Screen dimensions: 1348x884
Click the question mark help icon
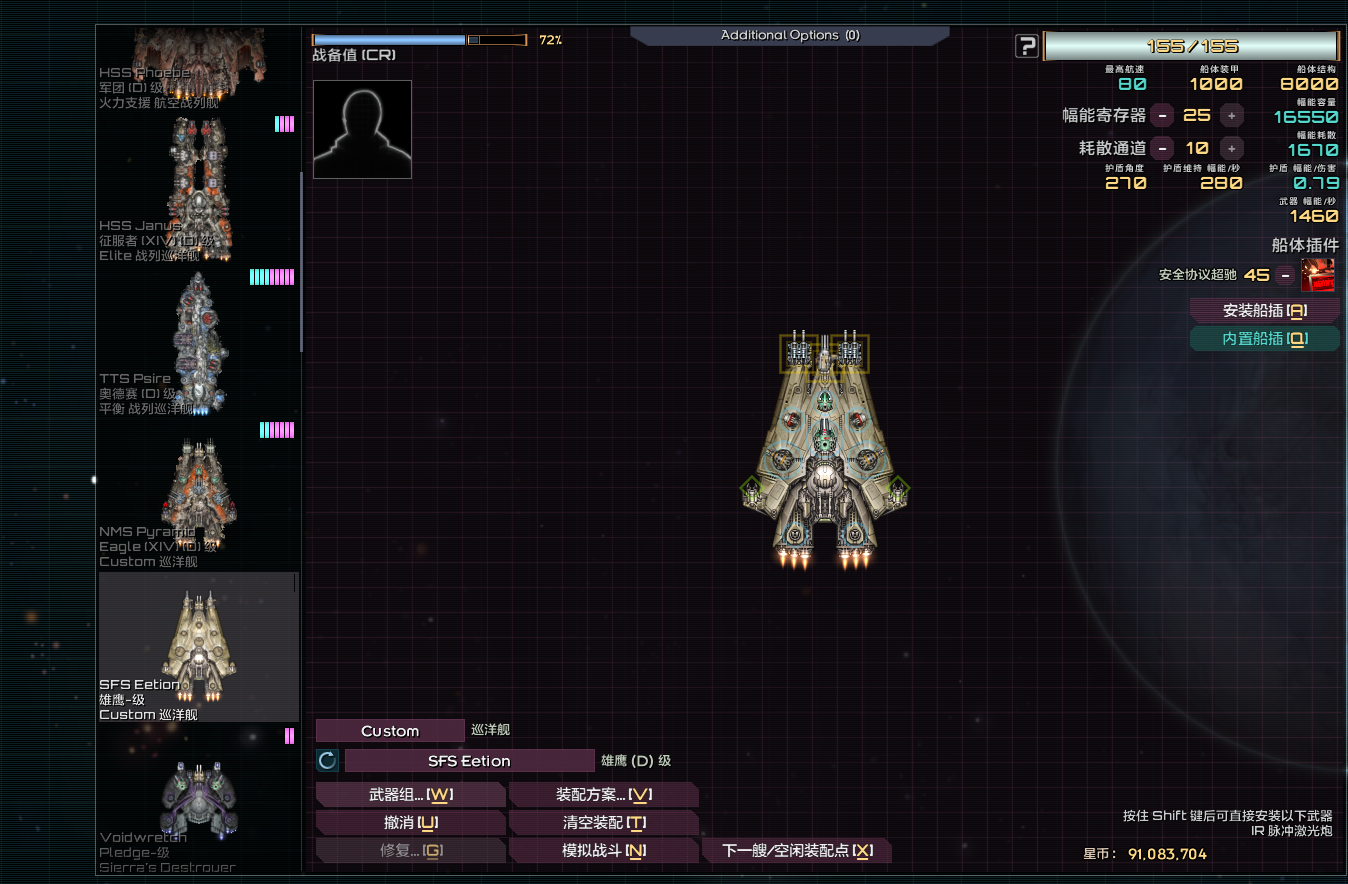(x=1027, y=46)
